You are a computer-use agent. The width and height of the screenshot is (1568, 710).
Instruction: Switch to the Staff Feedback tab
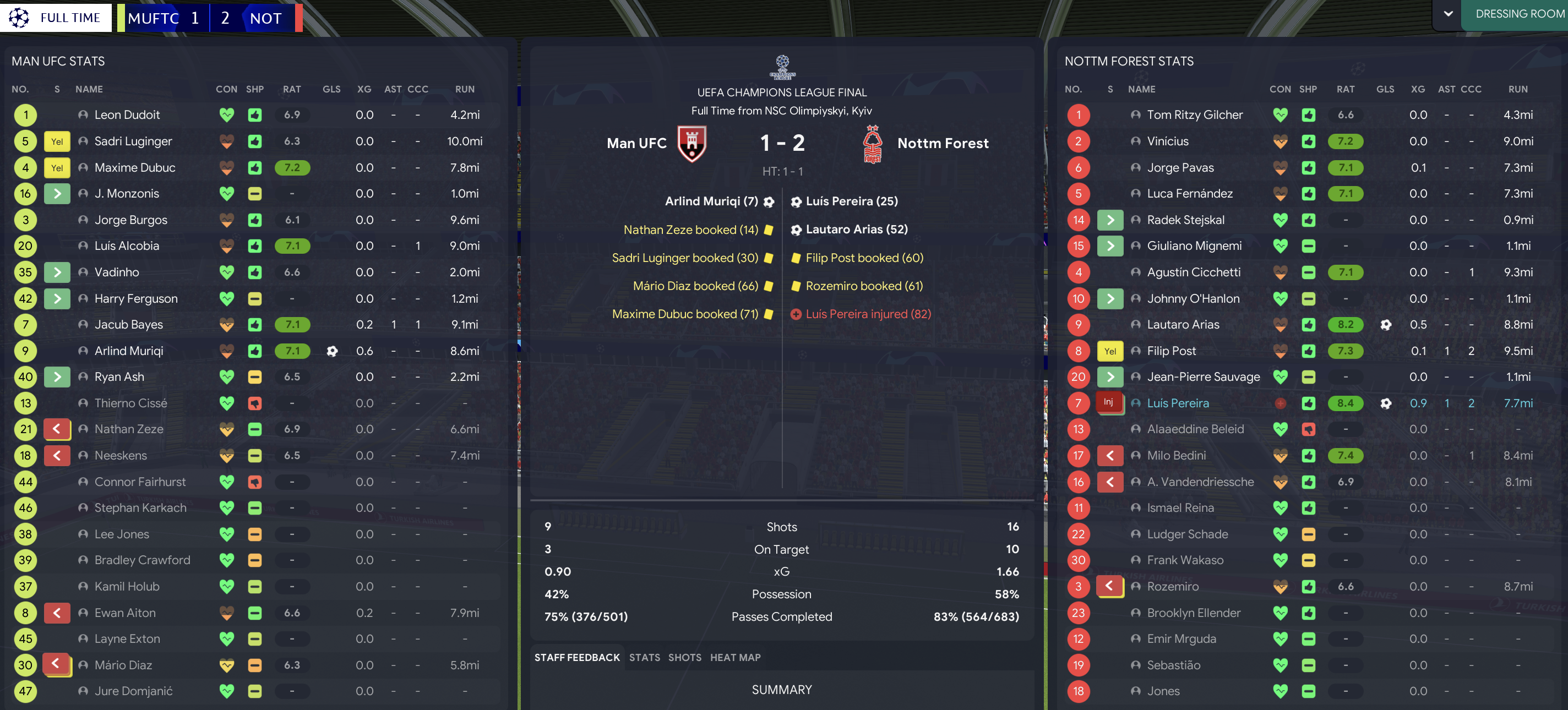pos(576,657)
